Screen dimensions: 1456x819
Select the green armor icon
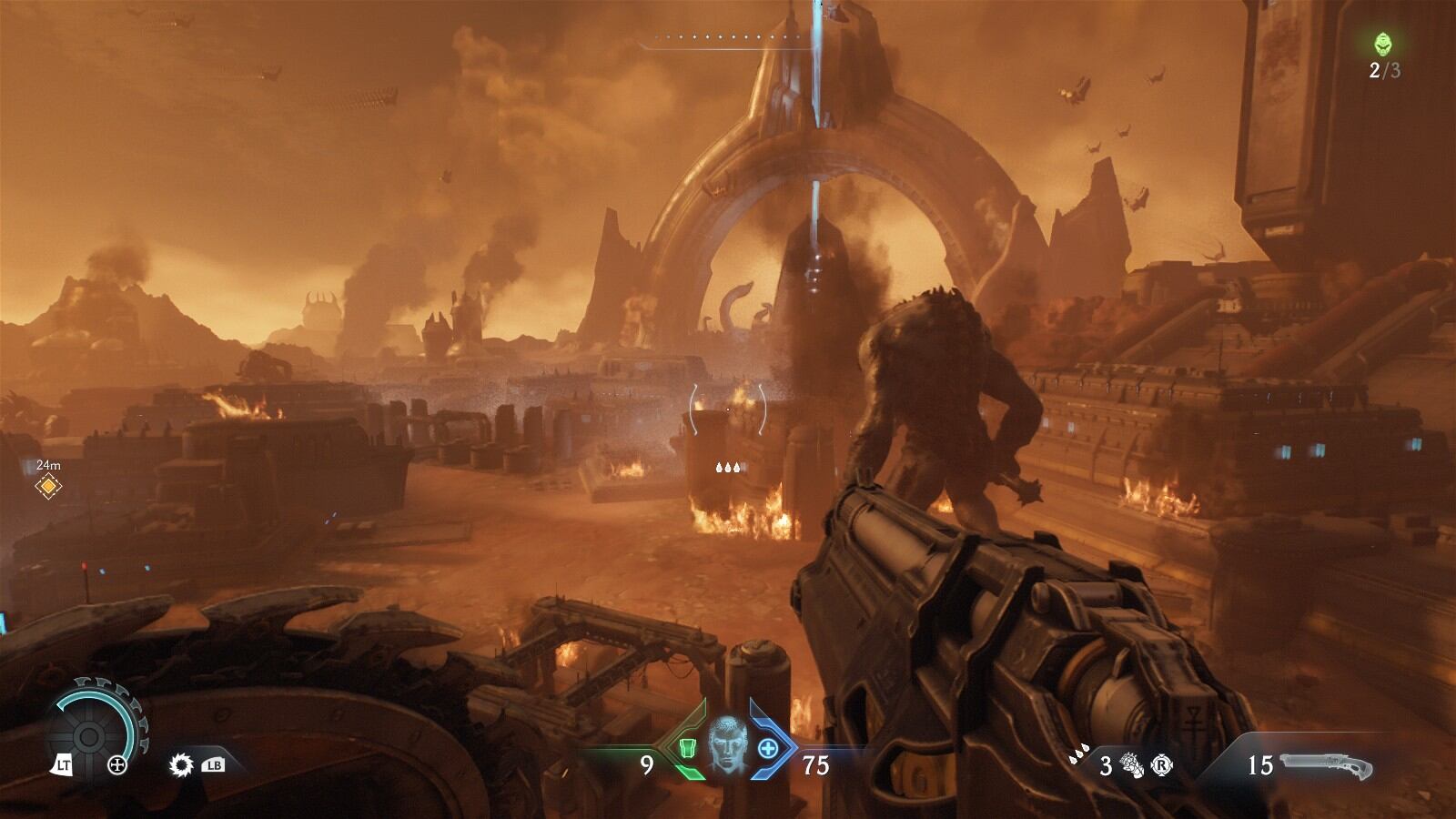tap(689, 749)
